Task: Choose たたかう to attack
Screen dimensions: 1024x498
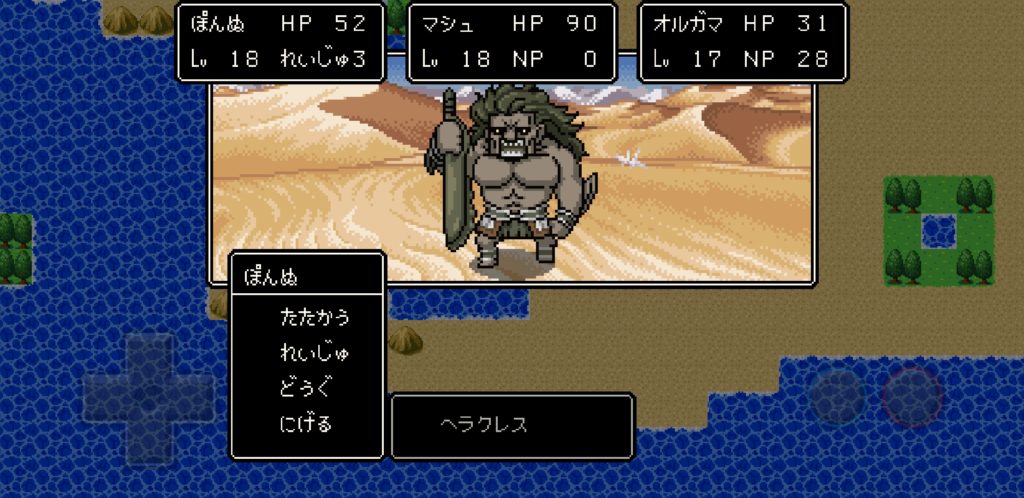Action: [x=315, y=318]
